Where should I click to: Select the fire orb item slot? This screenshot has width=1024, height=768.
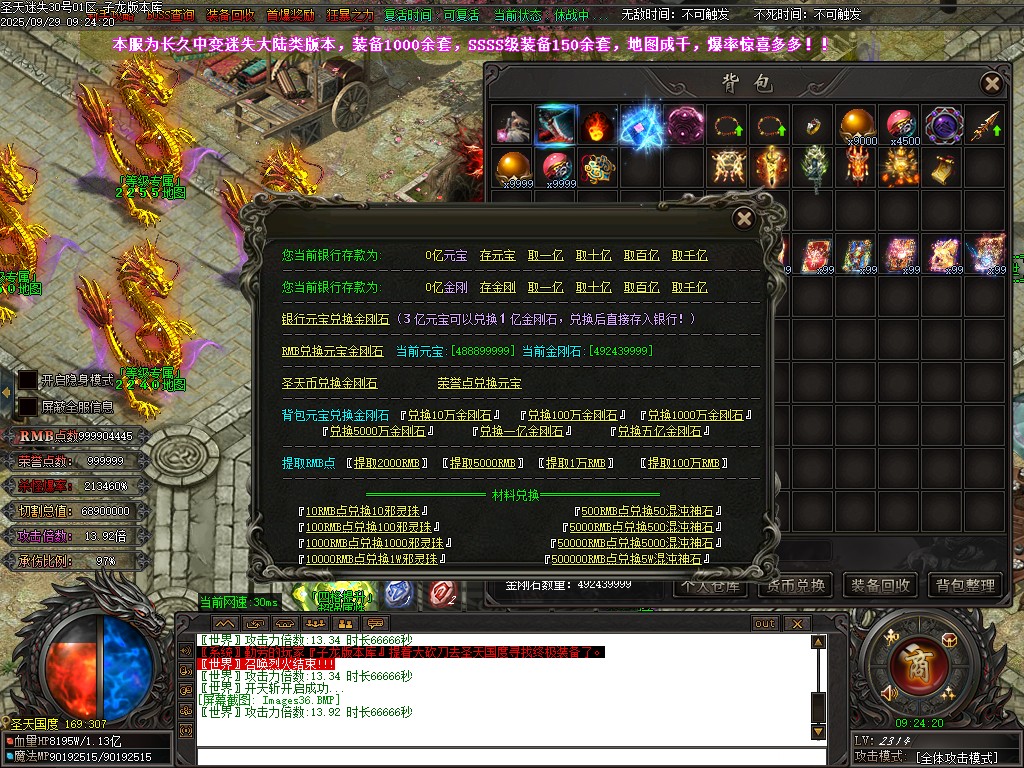[x=598, y=126]
